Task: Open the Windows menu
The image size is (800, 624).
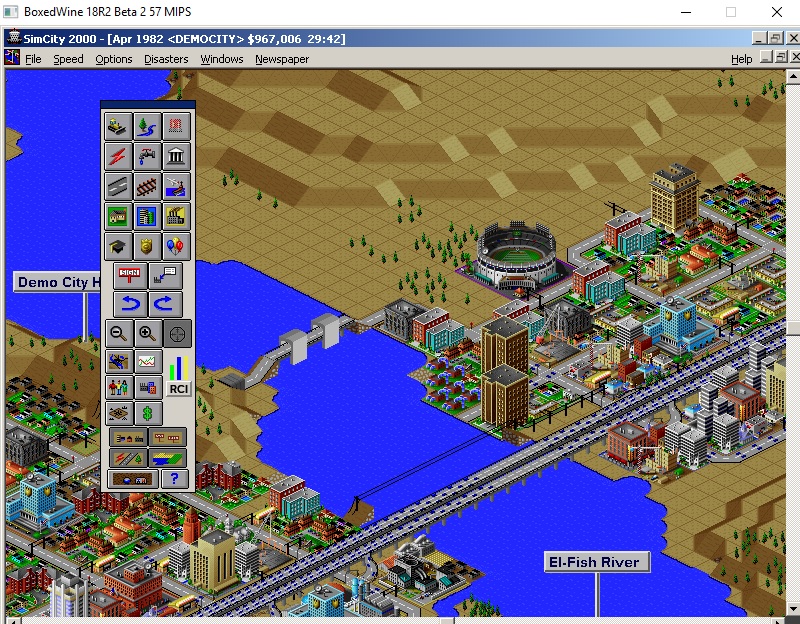Action: pyautogui.click(x=221, y=59)
